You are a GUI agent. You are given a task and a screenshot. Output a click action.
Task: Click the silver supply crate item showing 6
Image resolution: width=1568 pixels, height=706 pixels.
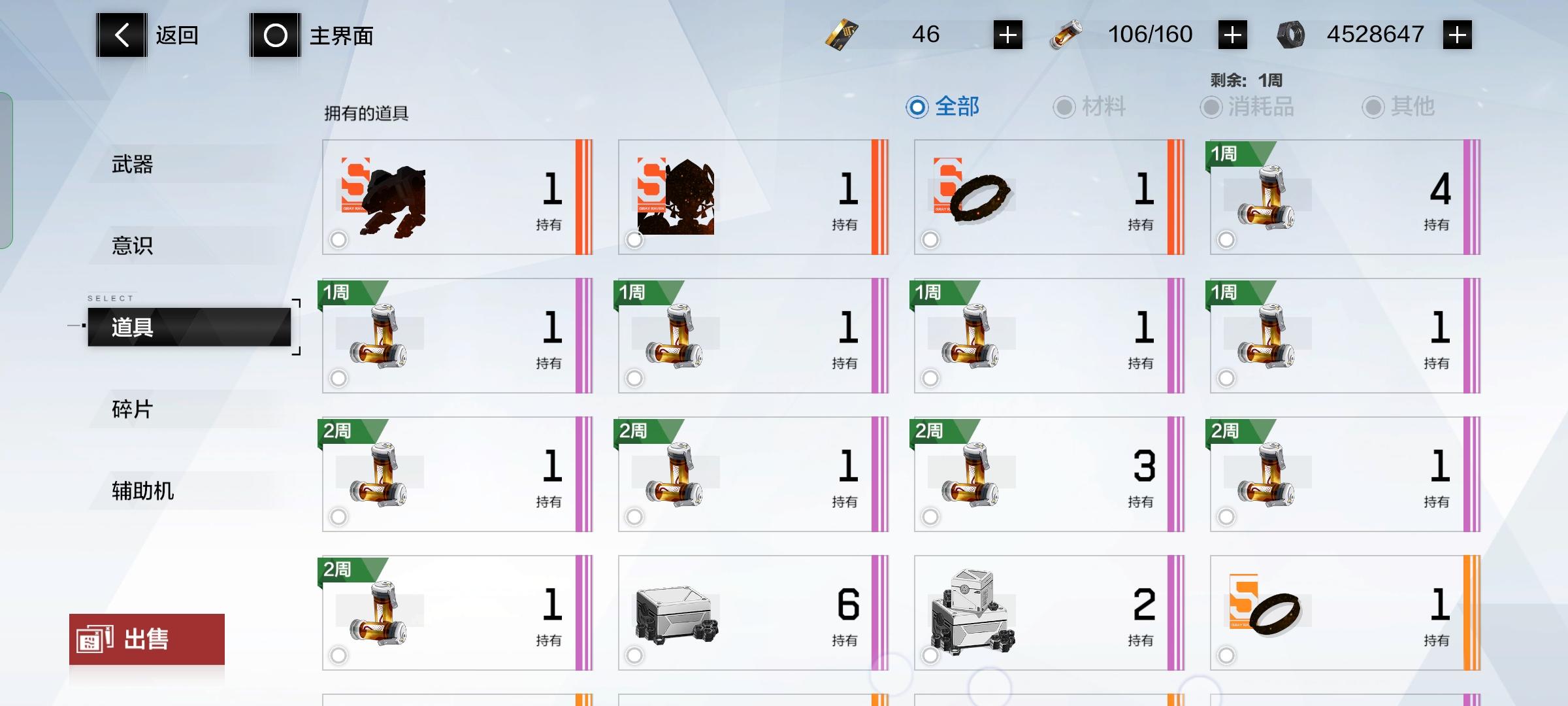[x=751, y=611]
